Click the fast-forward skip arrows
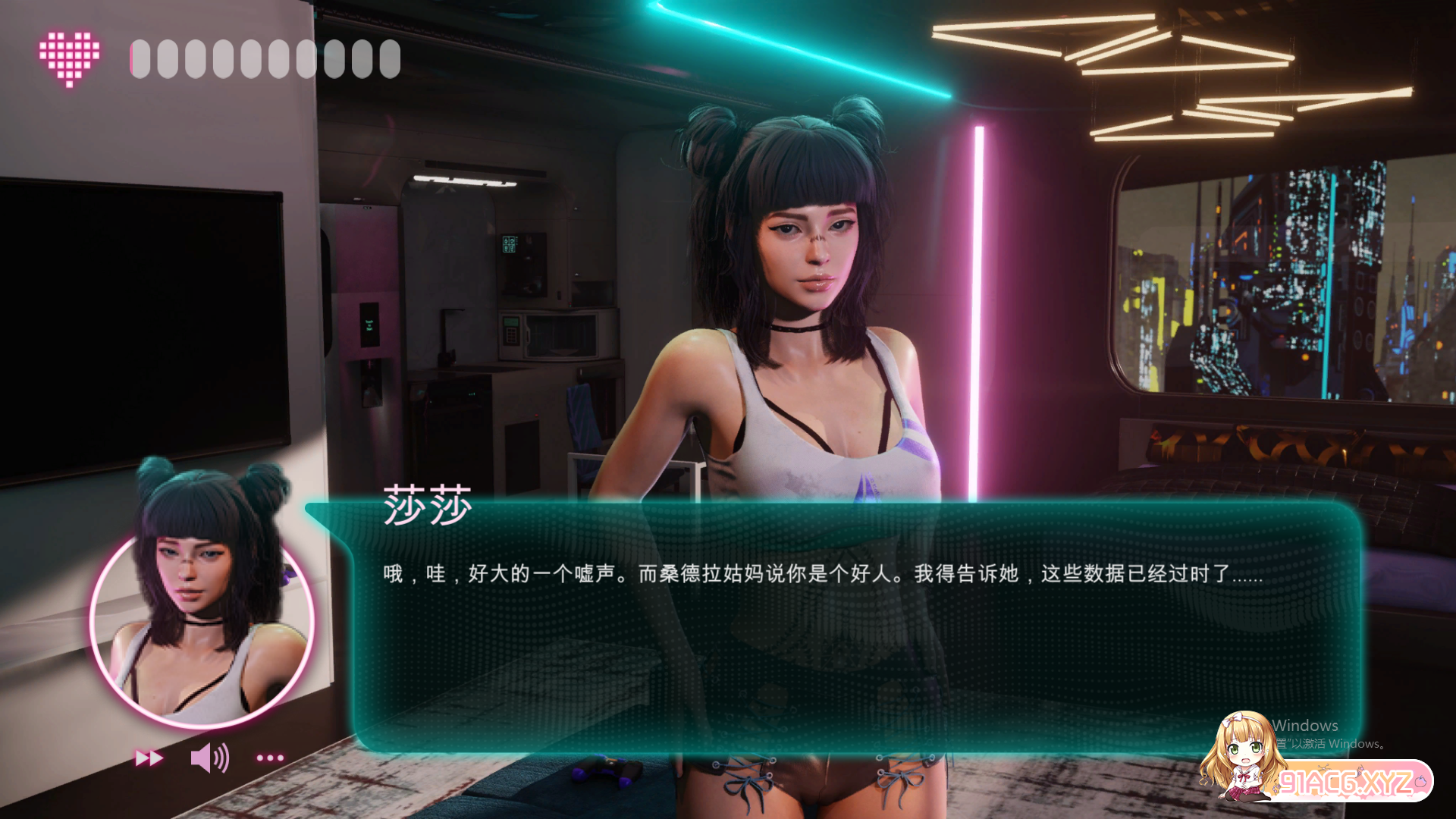Viewport: 1456px width, 819px height. [x=149, y=758]
